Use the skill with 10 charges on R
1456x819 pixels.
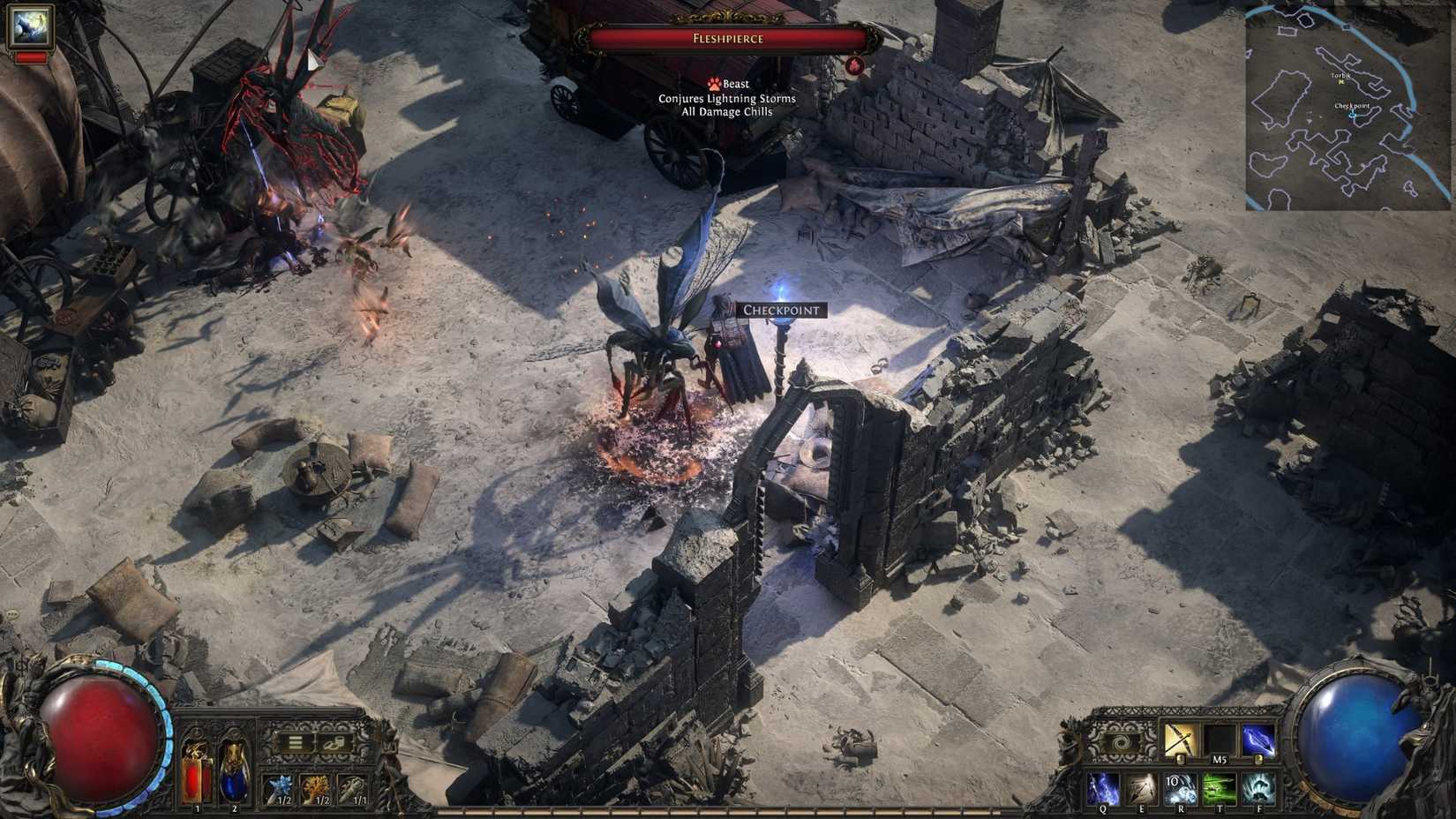pos(1181,787)
